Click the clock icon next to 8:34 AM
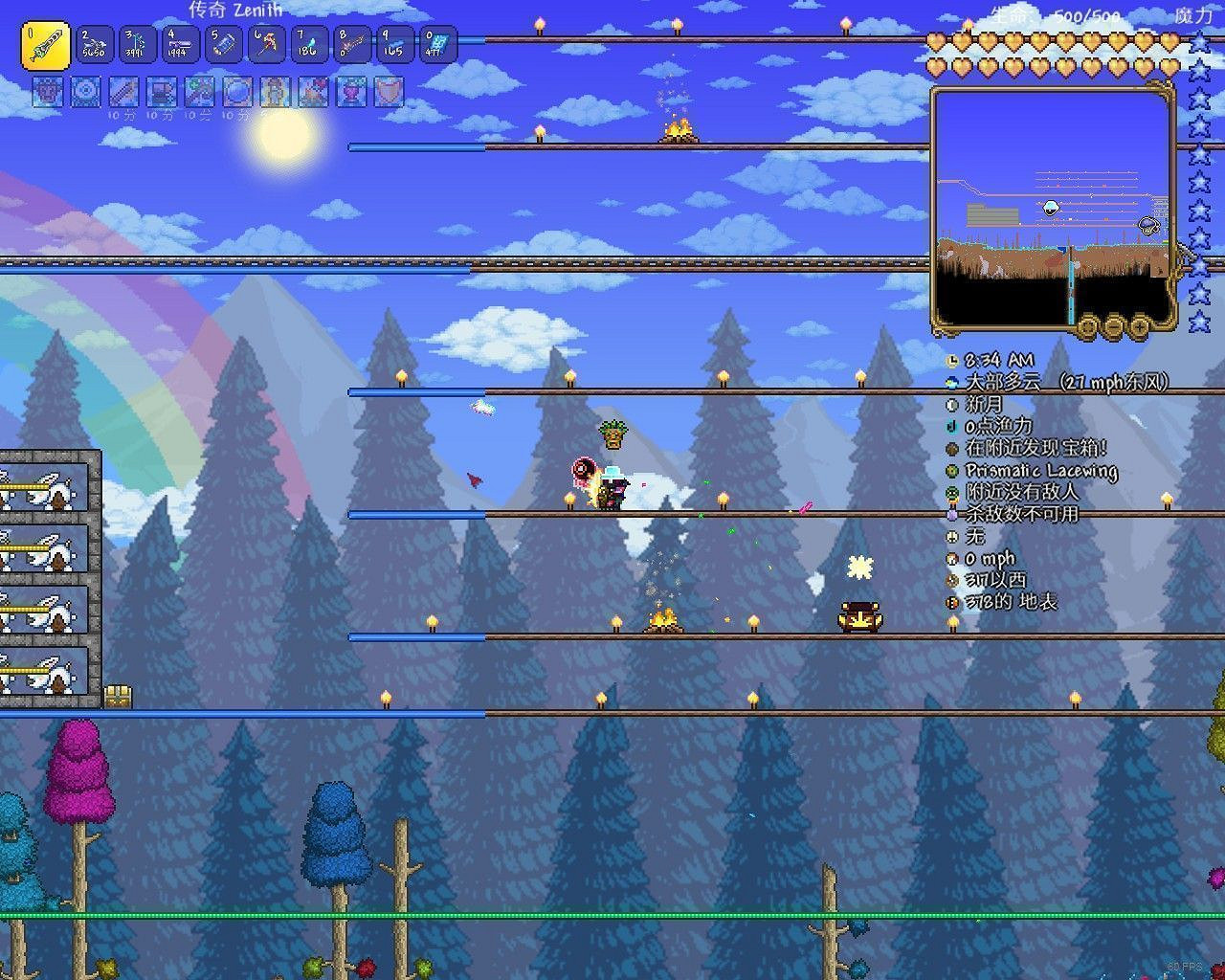This screenshot has width=1225, height=980. point(952,360)
